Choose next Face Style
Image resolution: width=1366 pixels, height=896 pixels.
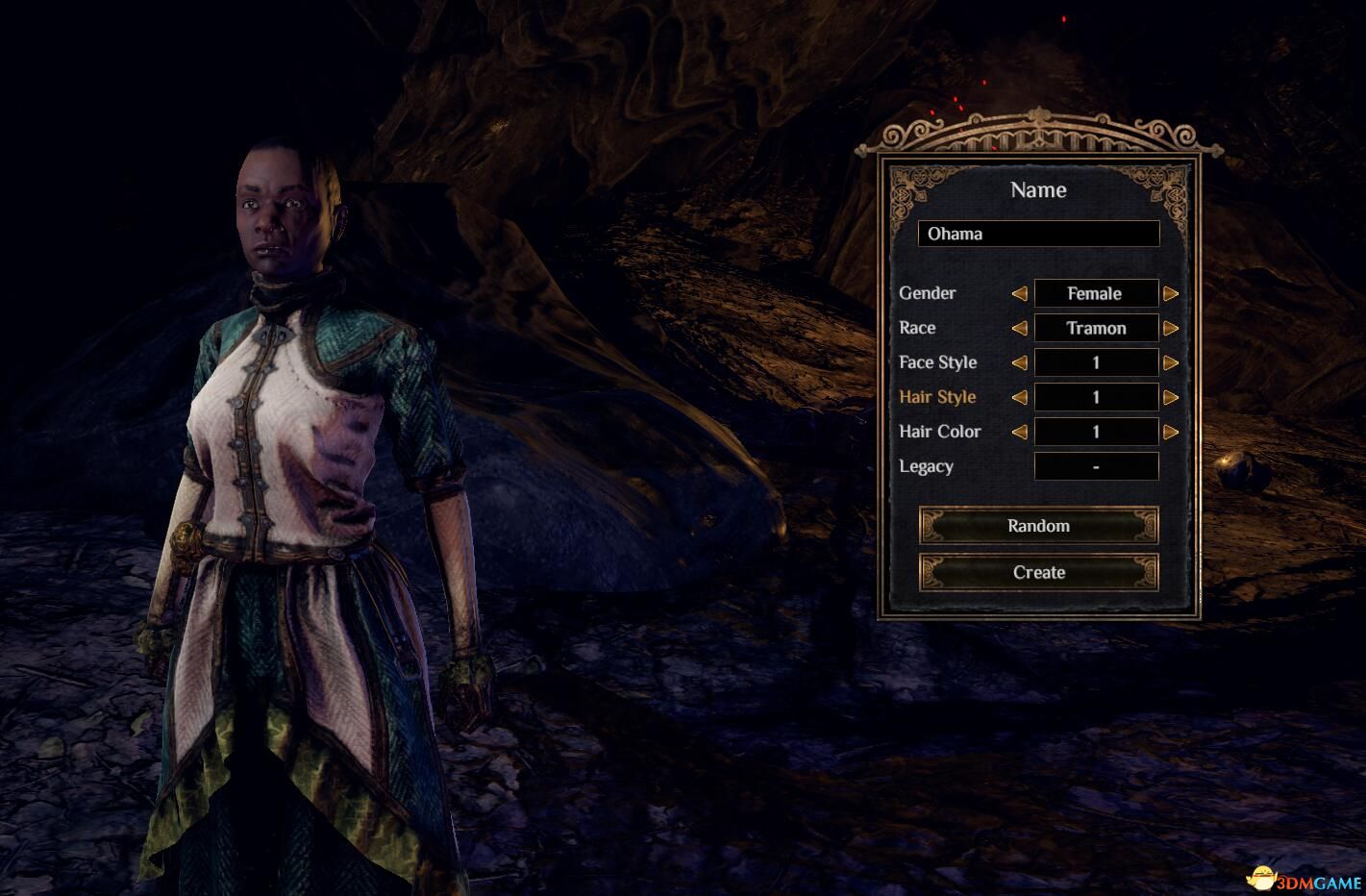coord(1171,362)
